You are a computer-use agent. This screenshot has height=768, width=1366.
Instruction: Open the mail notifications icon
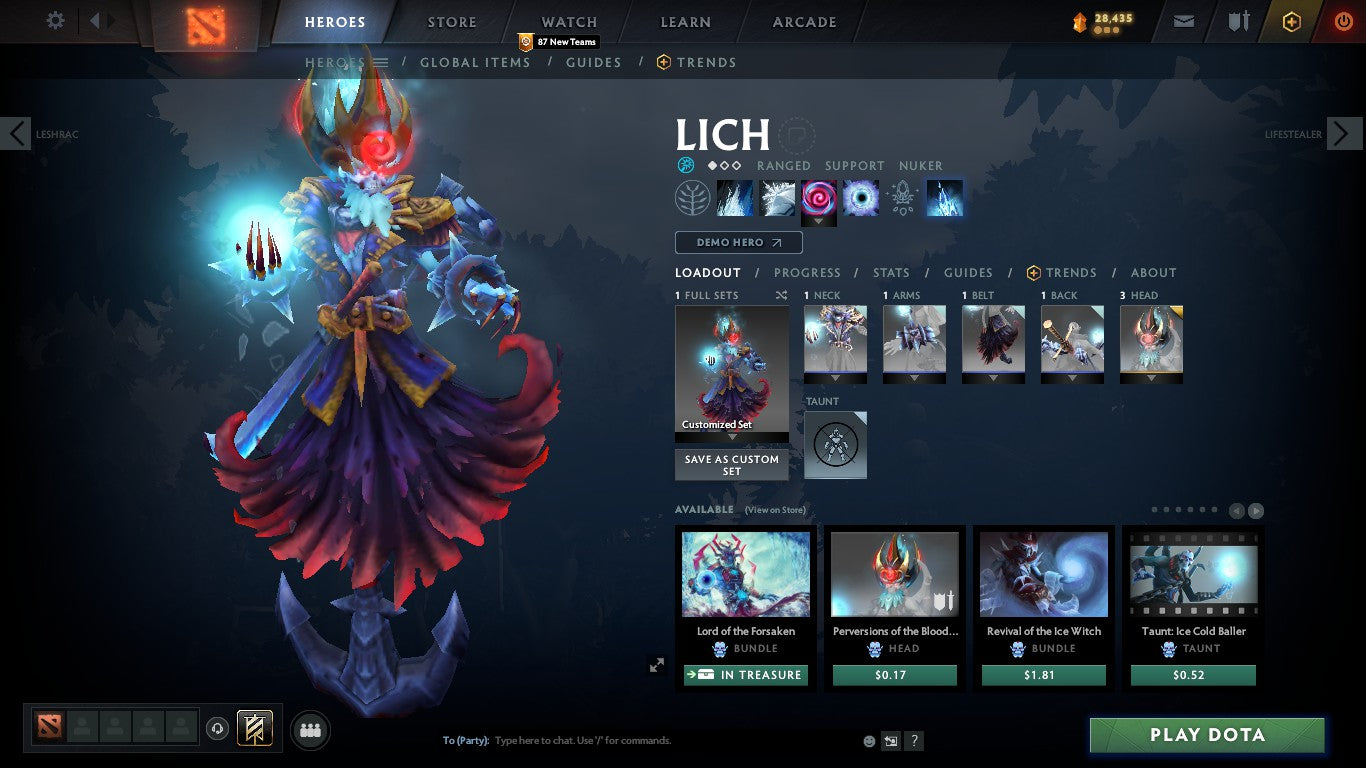1183,20
